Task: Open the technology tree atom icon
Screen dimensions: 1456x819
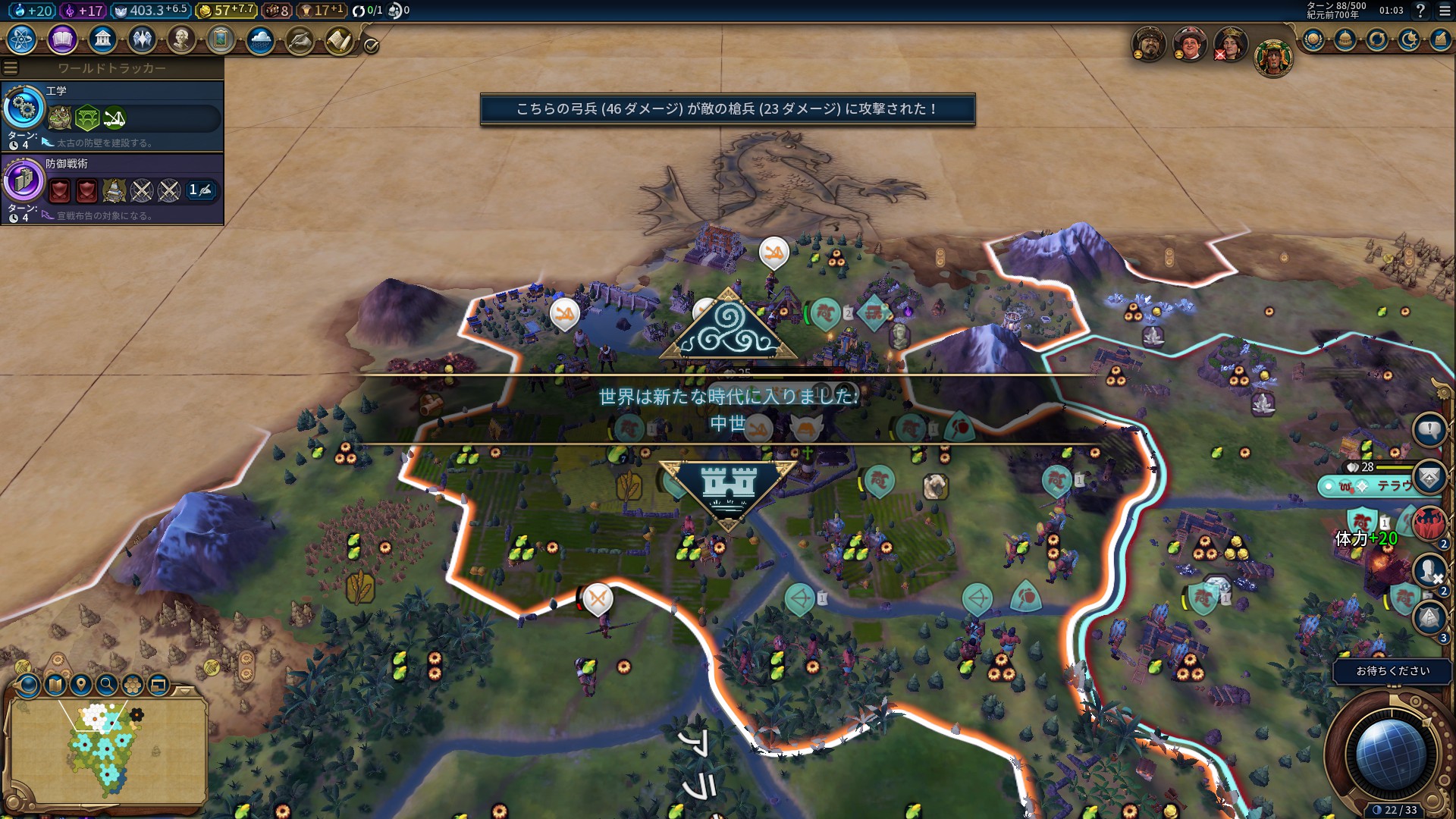Action: click(22, 39)
